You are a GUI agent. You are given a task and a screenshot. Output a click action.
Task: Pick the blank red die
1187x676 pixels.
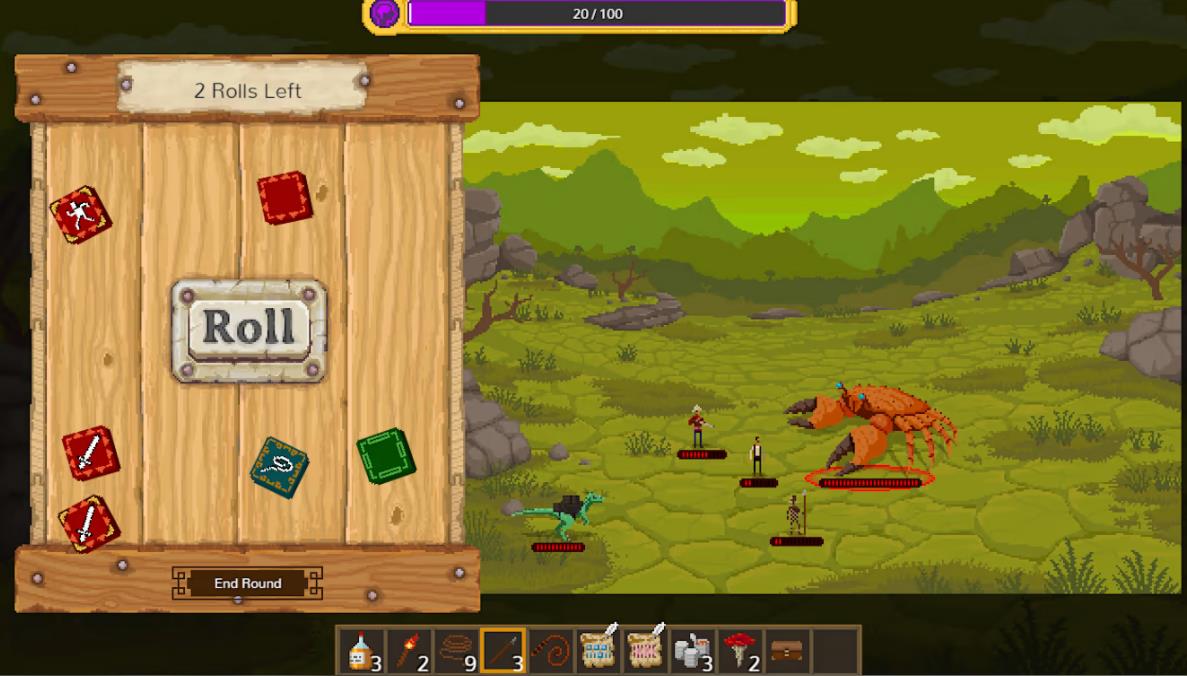click(x=285, y=197)
